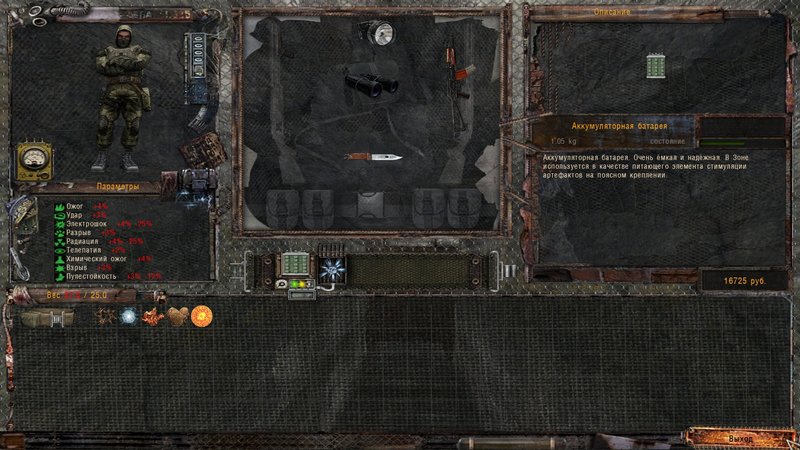Select the brown heart-shaped artifact
This screenshot has width=800, height=450.
(177, 316)
